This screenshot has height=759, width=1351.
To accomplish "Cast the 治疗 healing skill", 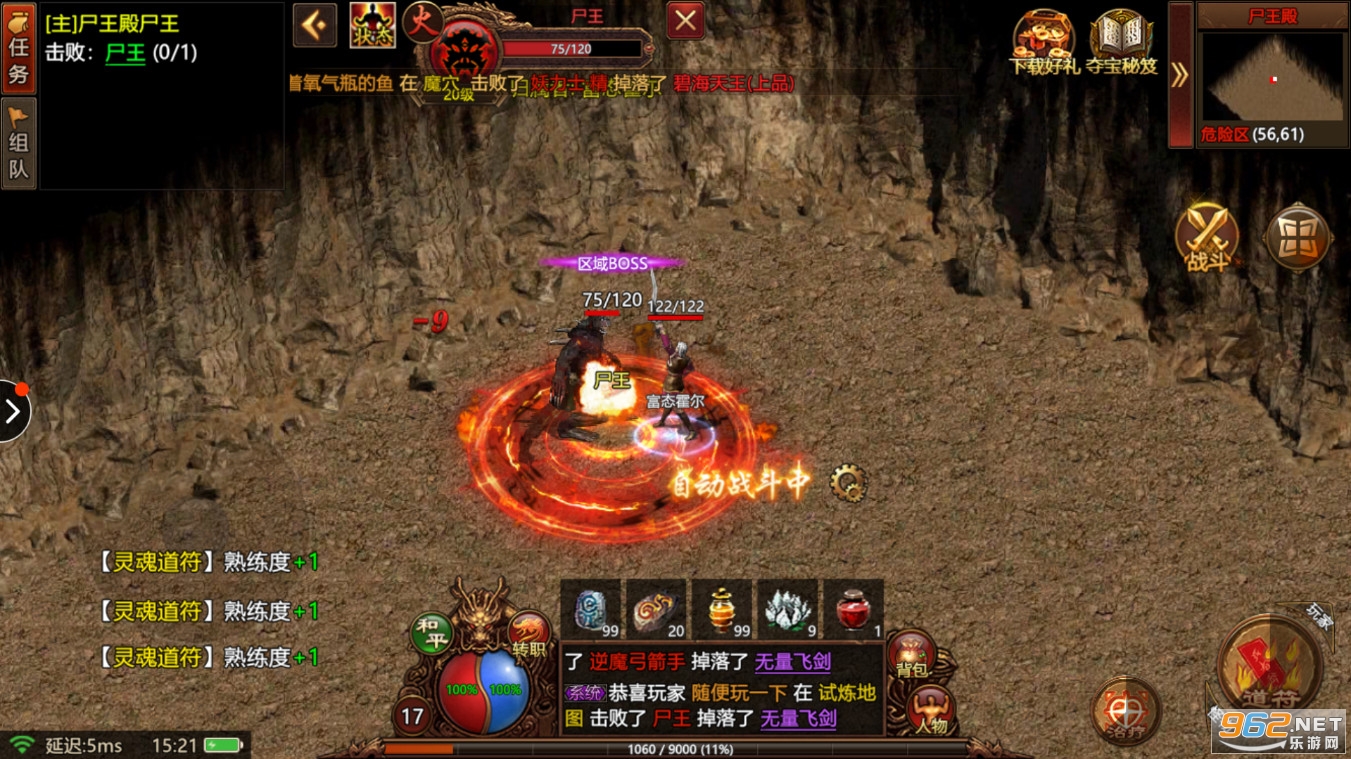I will coord(1125,711).
